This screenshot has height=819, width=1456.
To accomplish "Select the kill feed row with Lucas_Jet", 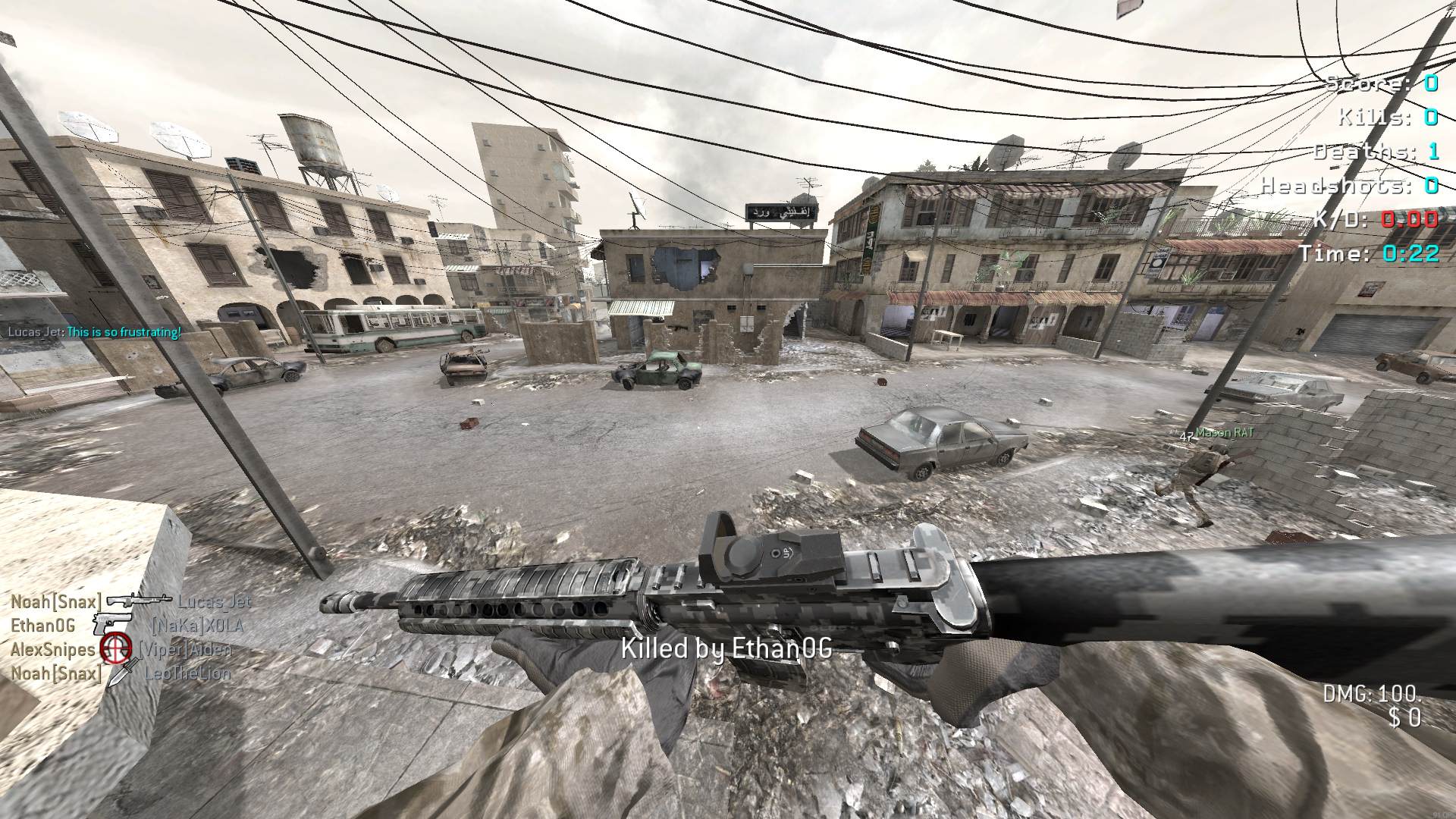I will pyautogui.click(x=130, y=602).
